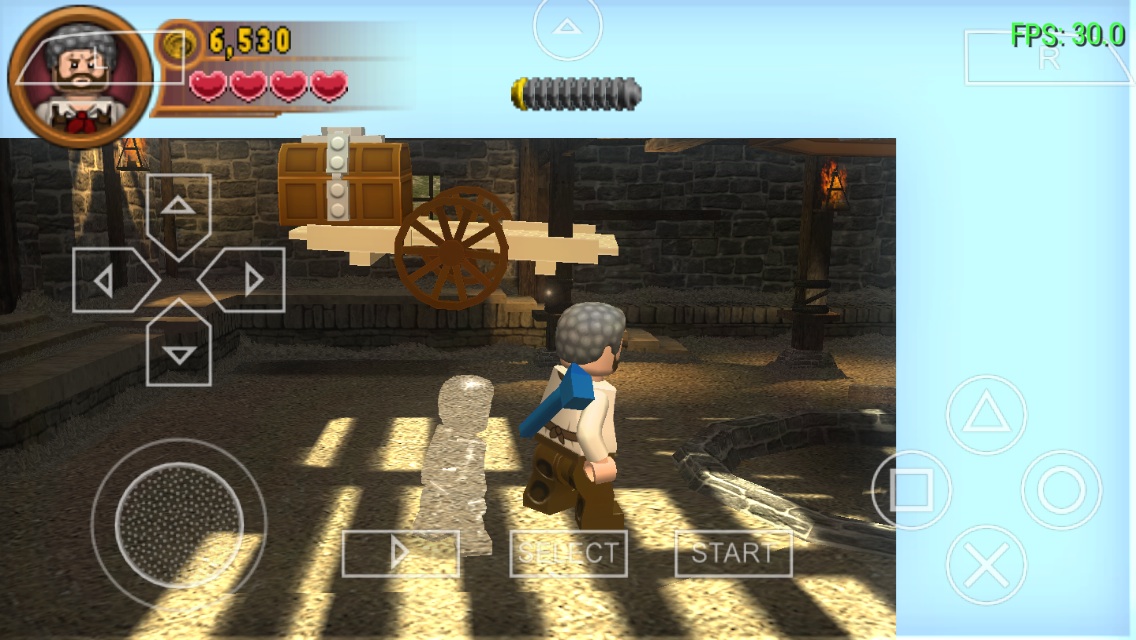
Task: Click the D-pad up arrow
Action: click(x=178, y=210)
